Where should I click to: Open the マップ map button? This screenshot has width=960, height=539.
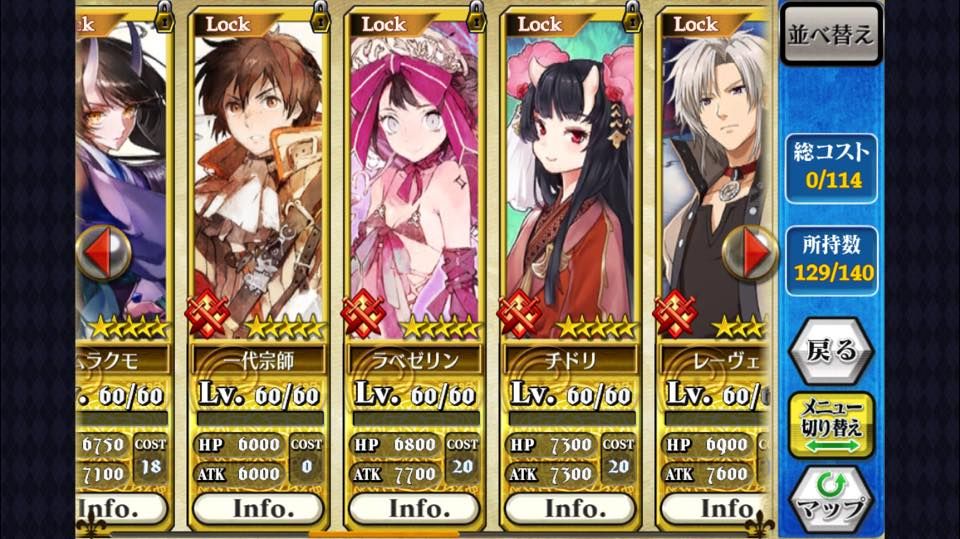click(830, 499)
